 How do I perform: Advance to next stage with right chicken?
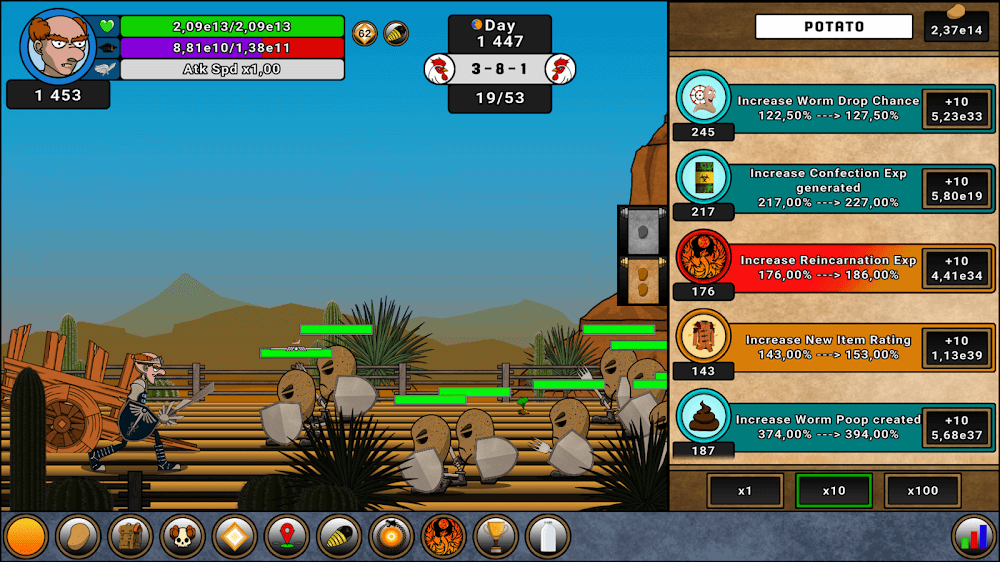560,69
